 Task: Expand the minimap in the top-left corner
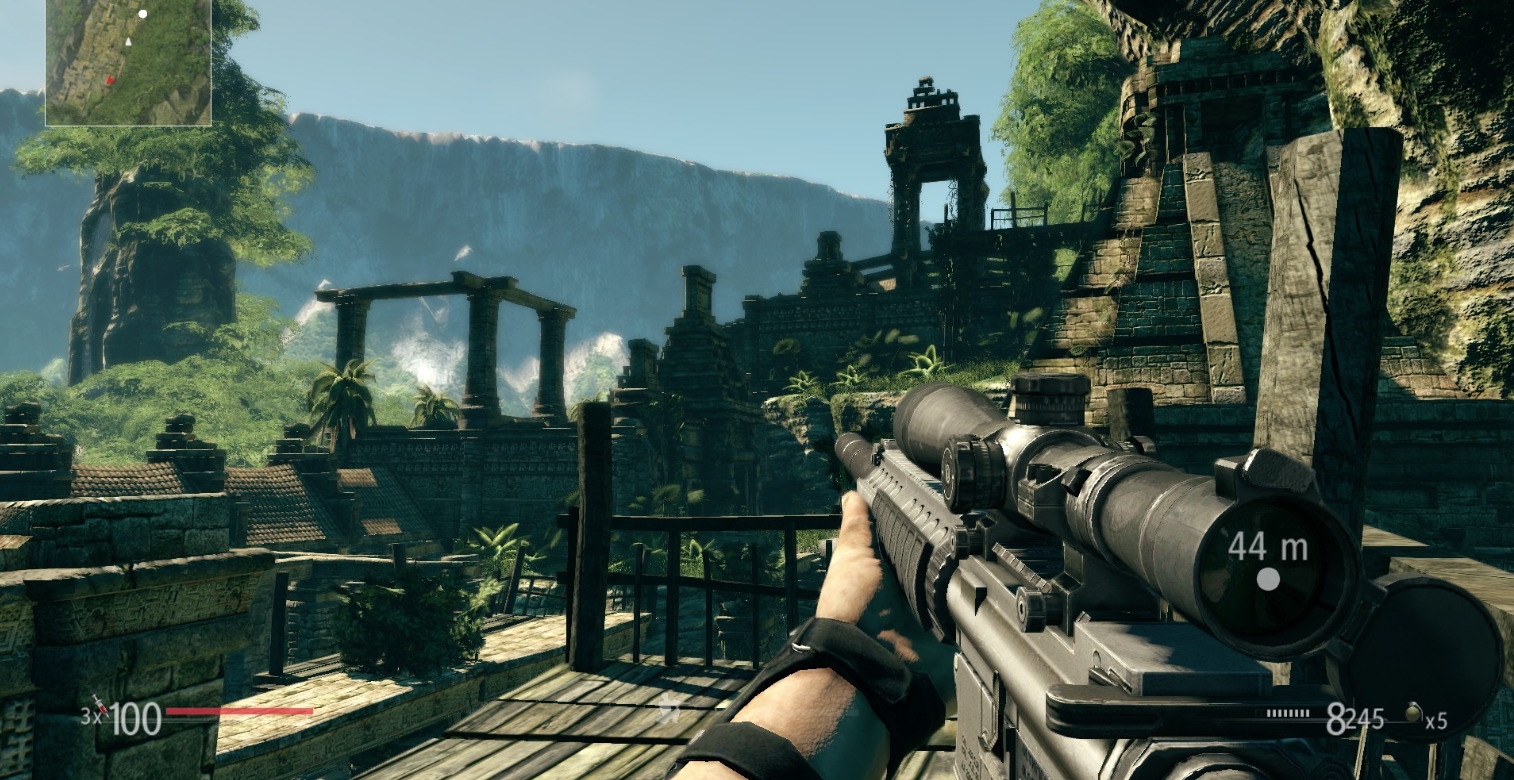tap(130, 65)
